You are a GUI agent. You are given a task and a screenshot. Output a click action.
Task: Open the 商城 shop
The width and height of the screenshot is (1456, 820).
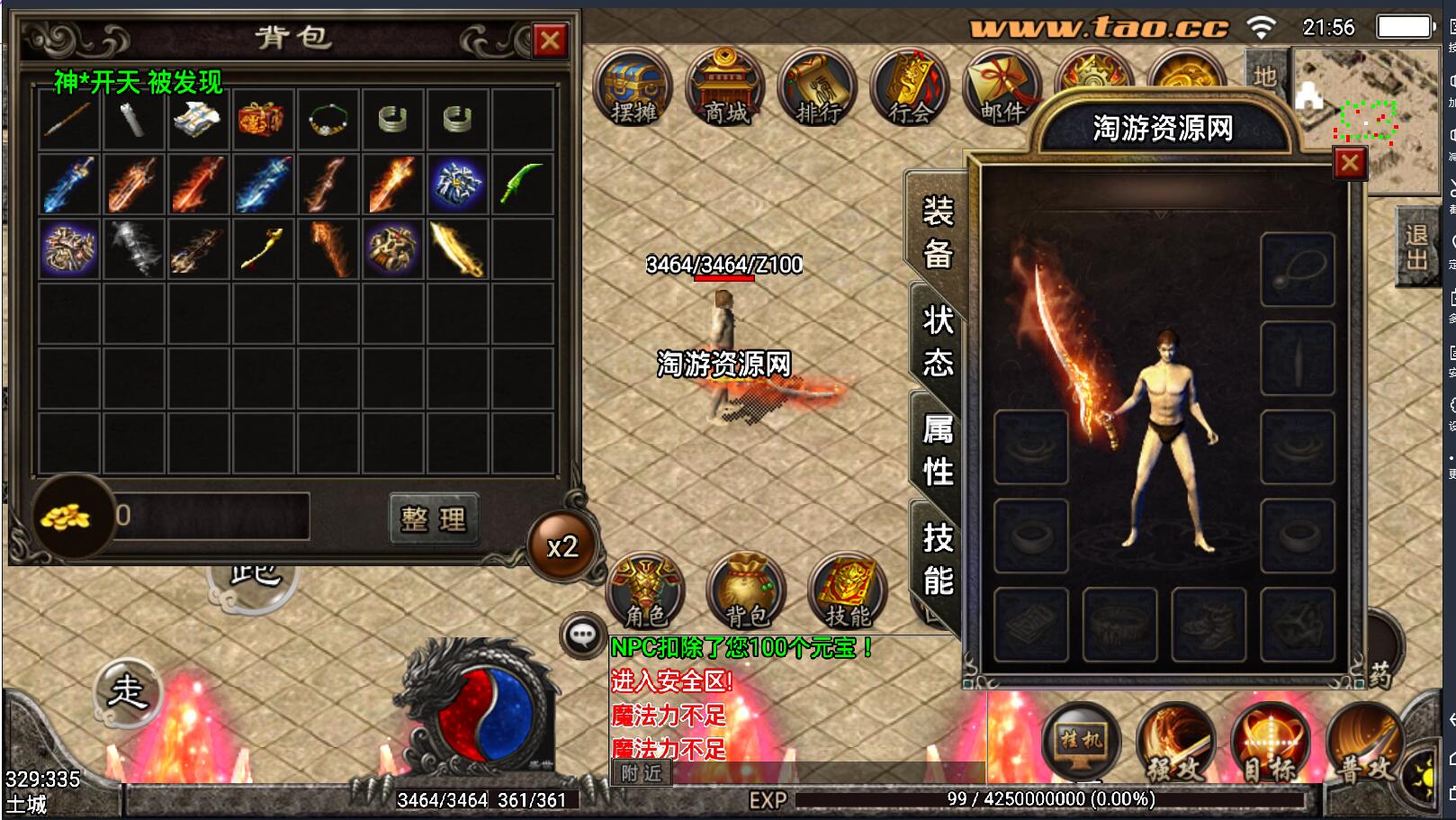pos(725,89)
